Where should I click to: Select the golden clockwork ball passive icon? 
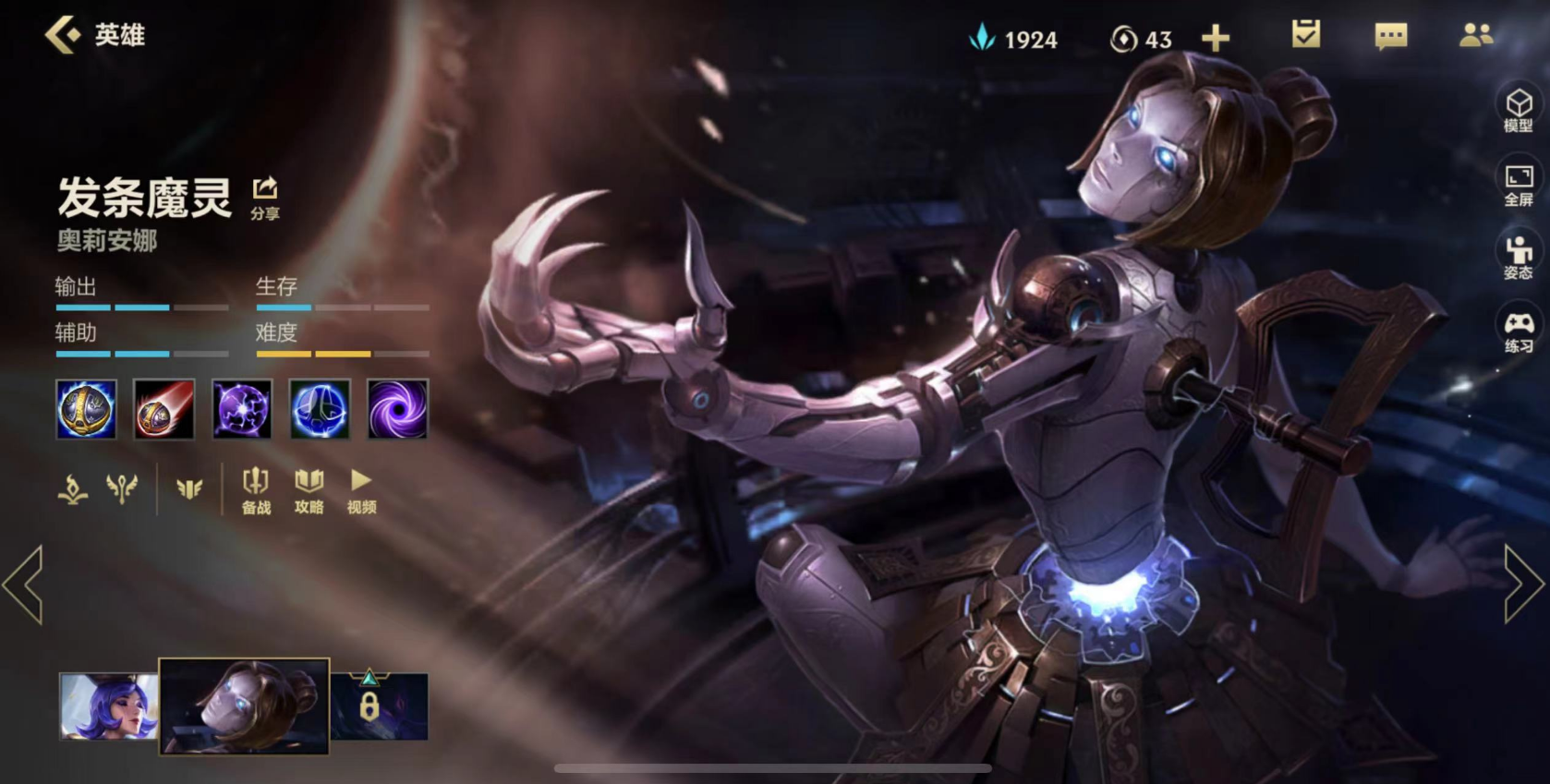(x=86, y=409)
